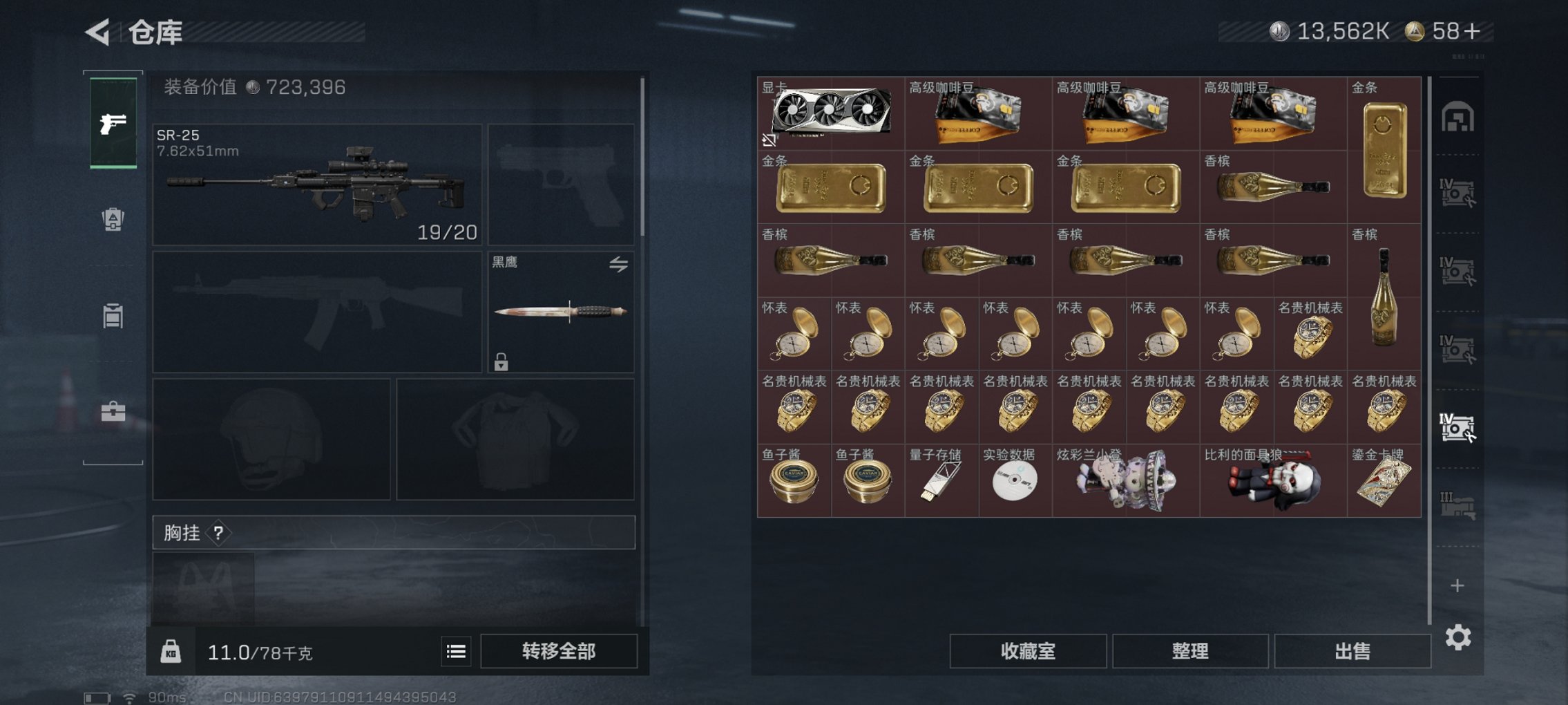Select the weapons loadout pistol icon
1568x705 pixels.
(x=113, y=123)
